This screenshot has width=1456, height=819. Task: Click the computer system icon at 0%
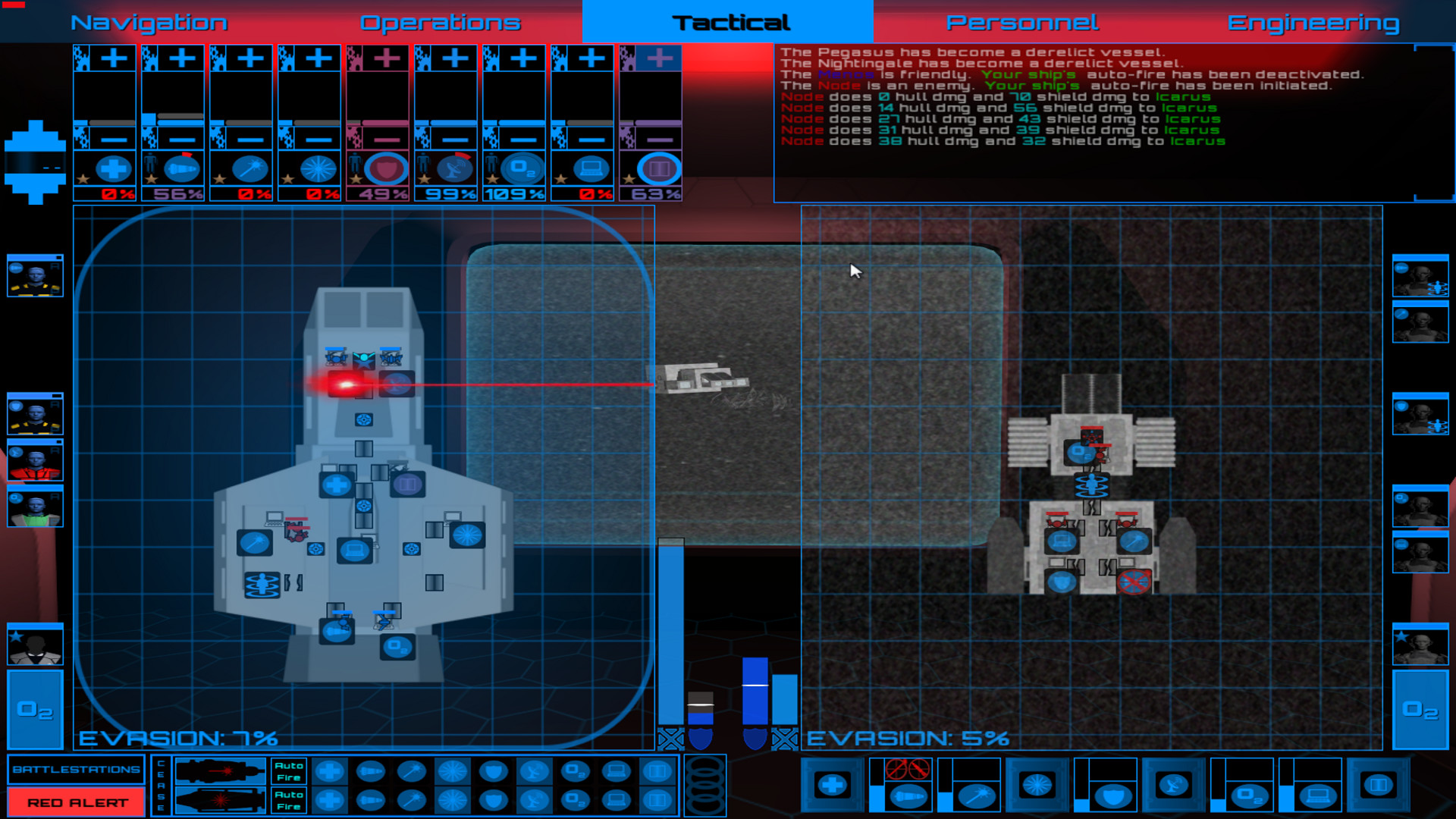click(x=591, y=169)
